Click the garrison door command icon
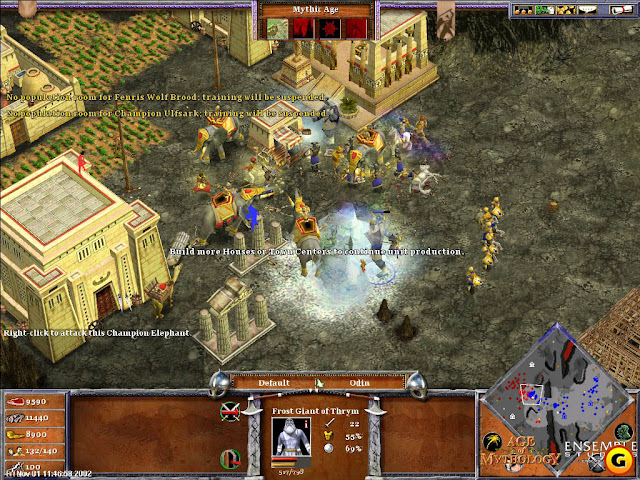The image size is (640, 480). 229,459
